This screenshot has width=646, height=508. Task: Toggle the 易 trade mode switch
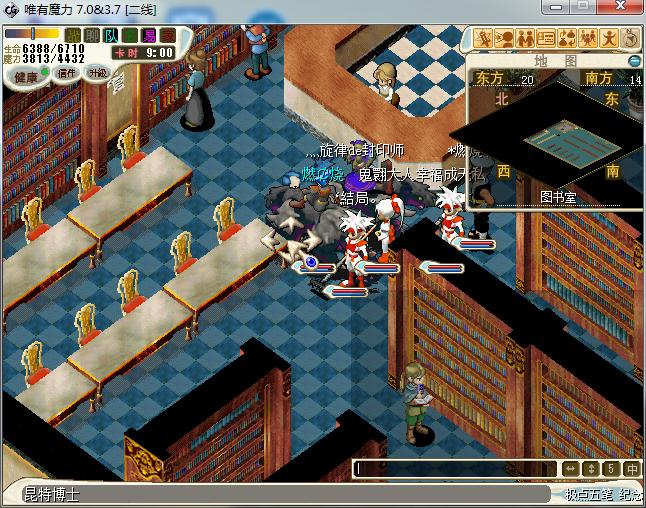149,35
